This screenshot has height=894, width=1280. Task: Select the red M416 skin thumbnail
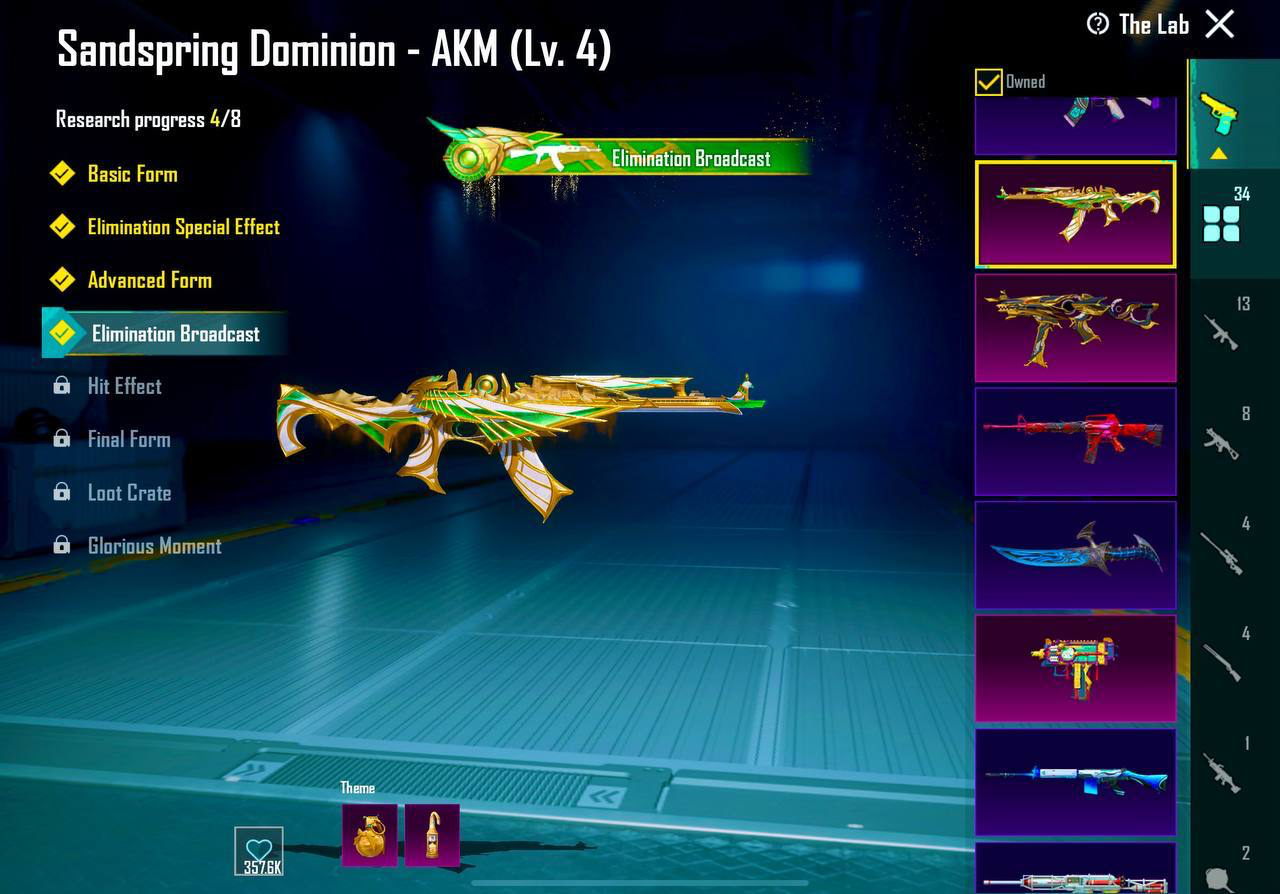pos(1075,441)
